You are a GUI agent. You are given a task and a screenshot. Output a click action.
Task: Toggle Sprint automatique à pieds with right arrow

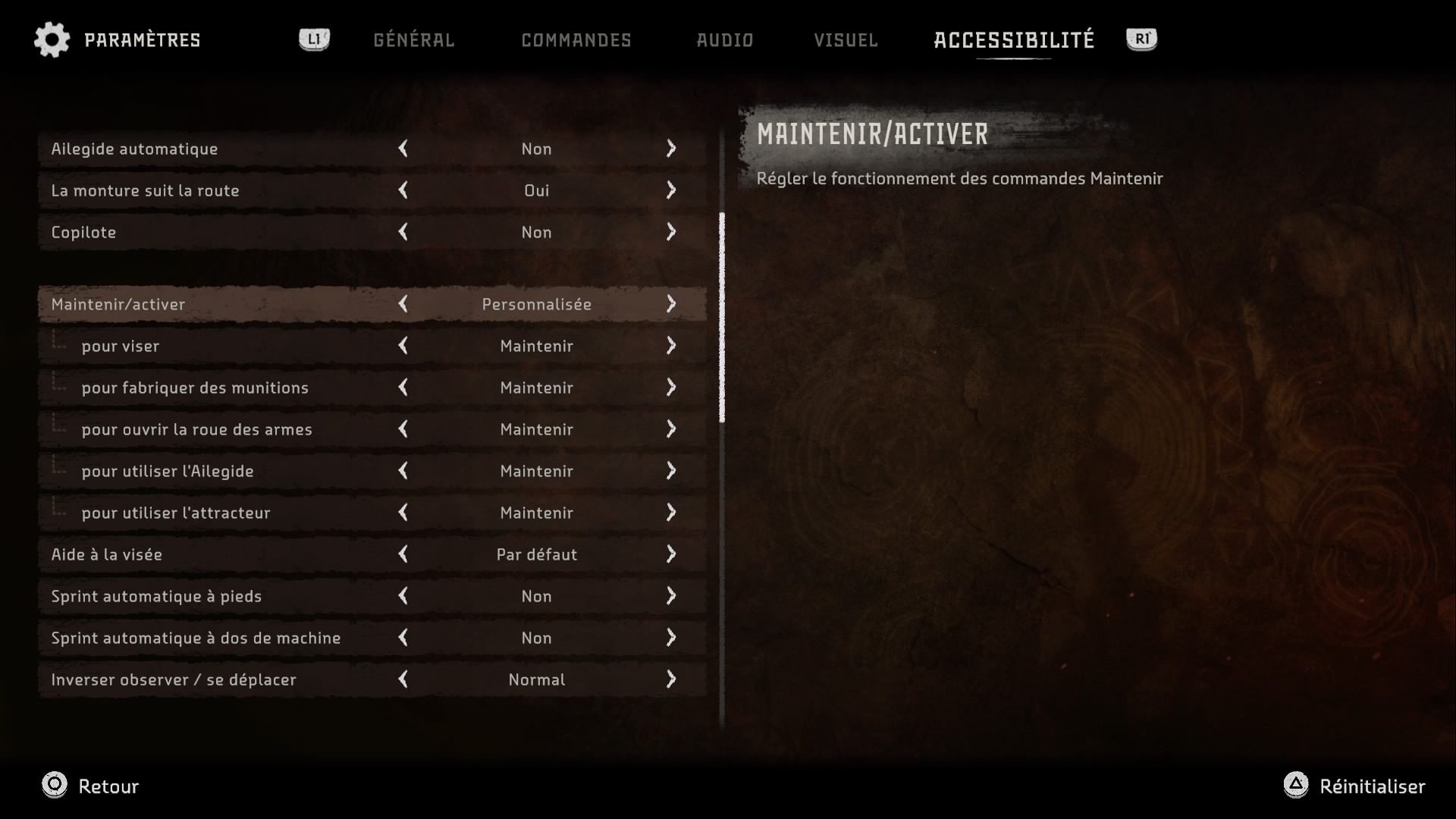tap(671, 596)
